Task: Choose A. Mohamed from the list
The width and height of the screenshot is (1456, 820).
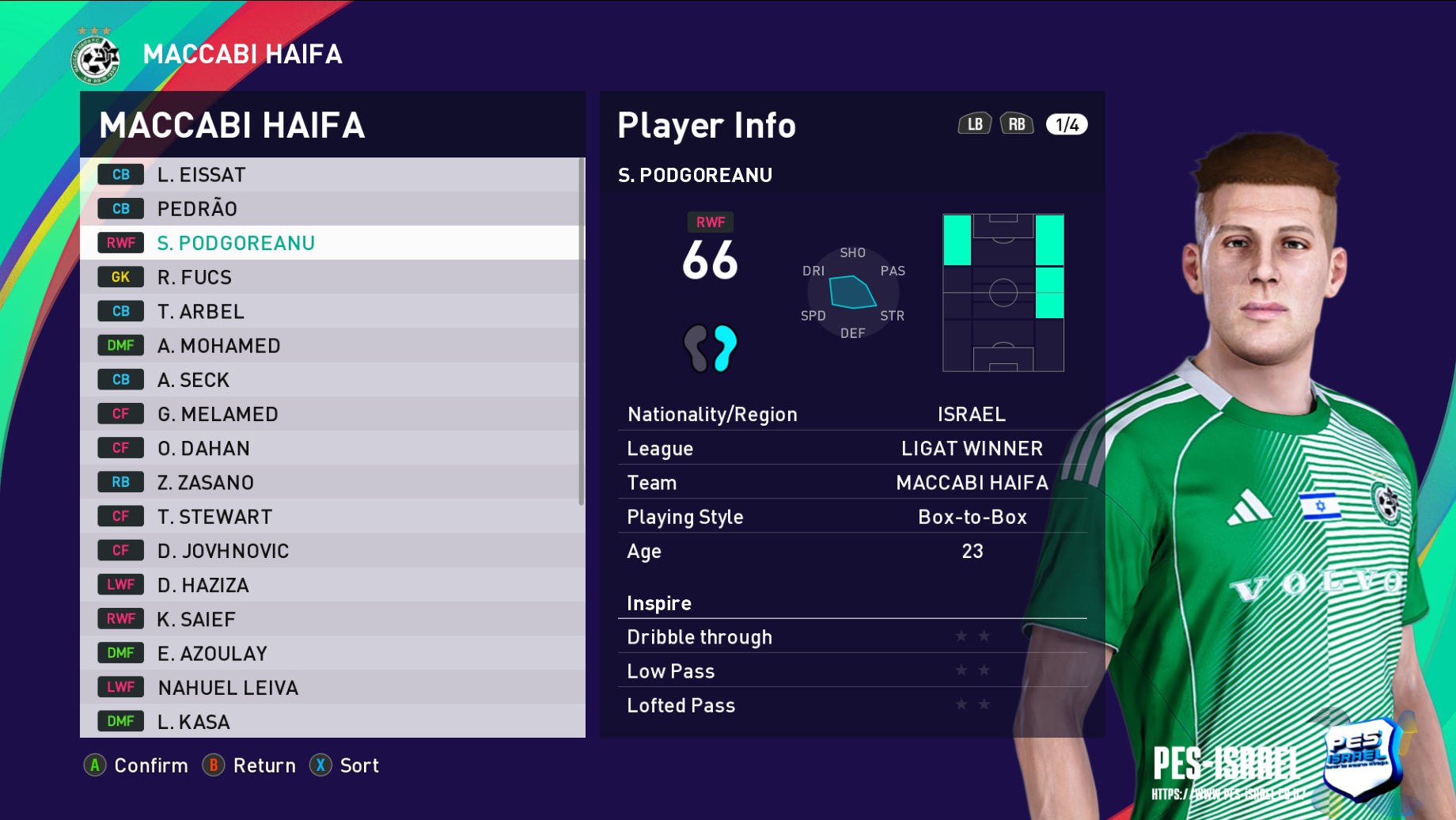Action: (332, 345)
